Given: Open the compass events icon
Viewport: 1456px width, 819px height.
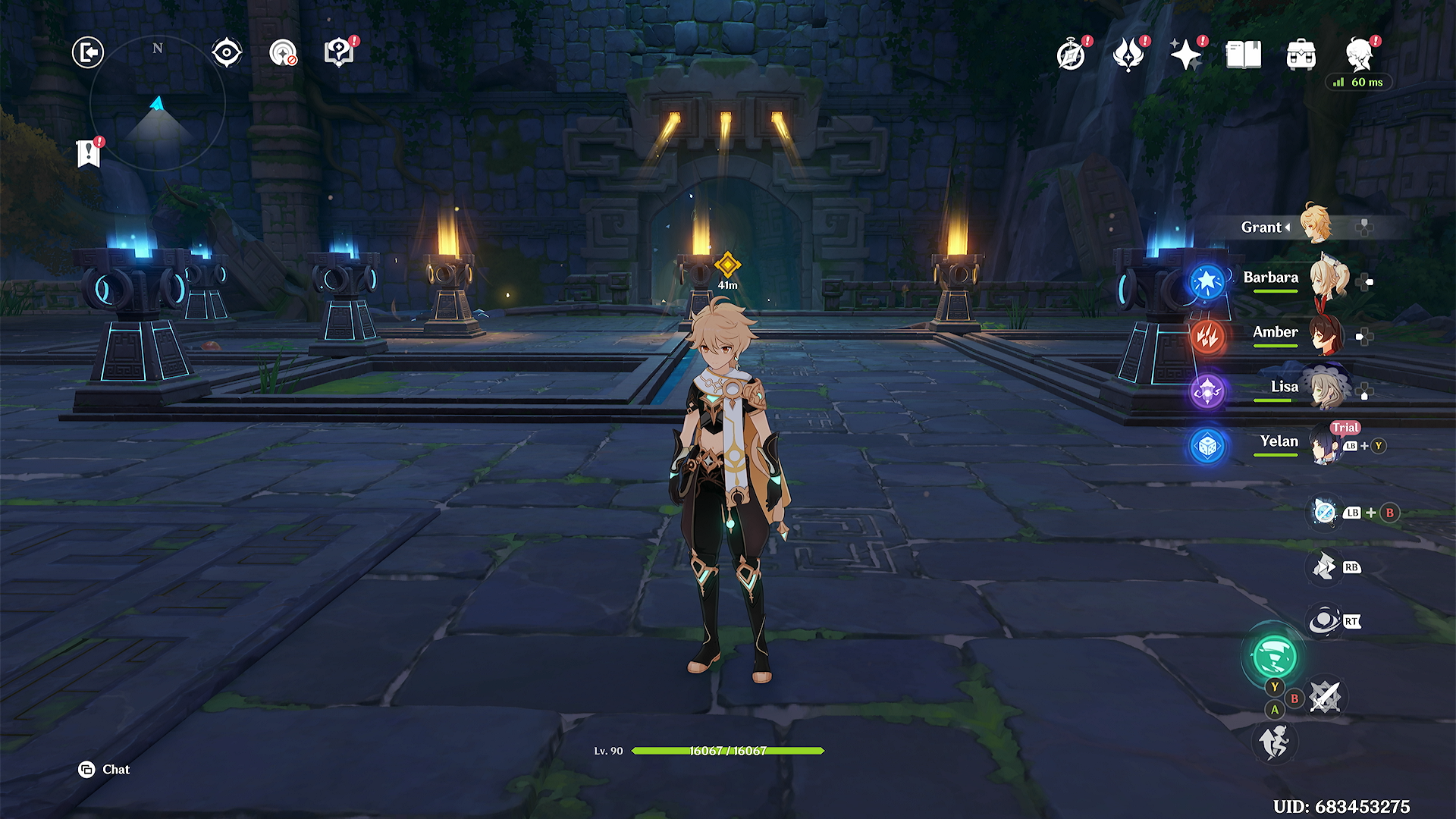Looking at the screenshot, I should coord(1071,55).
